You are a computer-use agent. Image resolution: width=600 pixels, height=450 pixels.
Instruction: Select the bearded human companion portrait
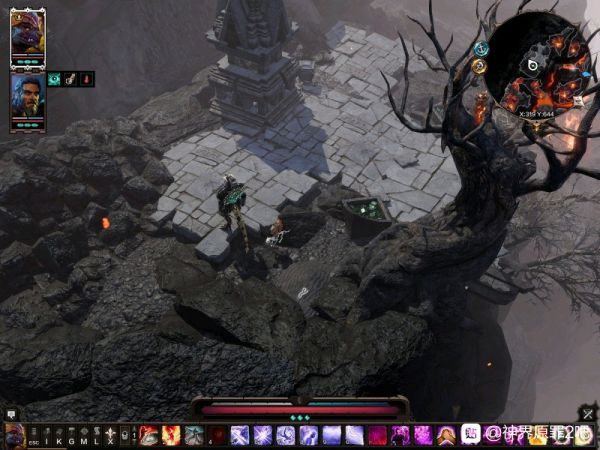pos(27,96)
